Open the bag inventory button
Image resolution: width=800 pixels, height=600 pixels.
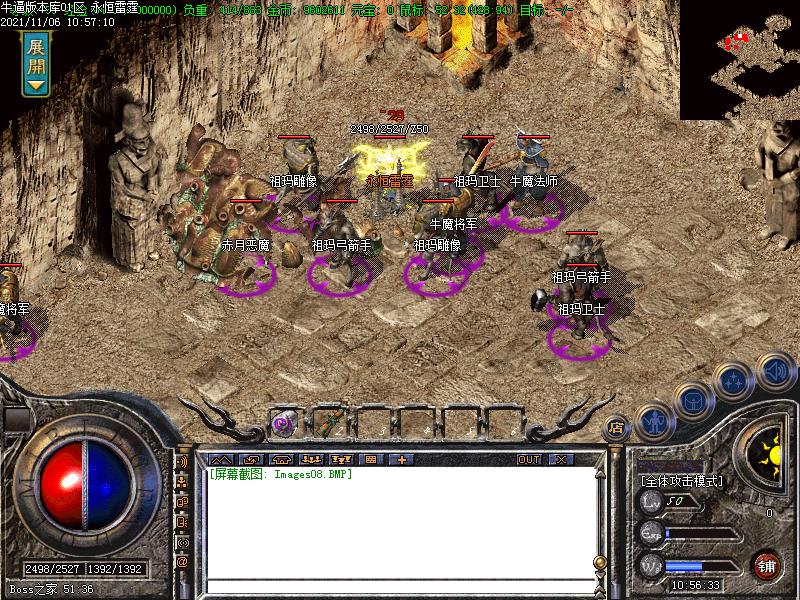click(x=692, y=401)
